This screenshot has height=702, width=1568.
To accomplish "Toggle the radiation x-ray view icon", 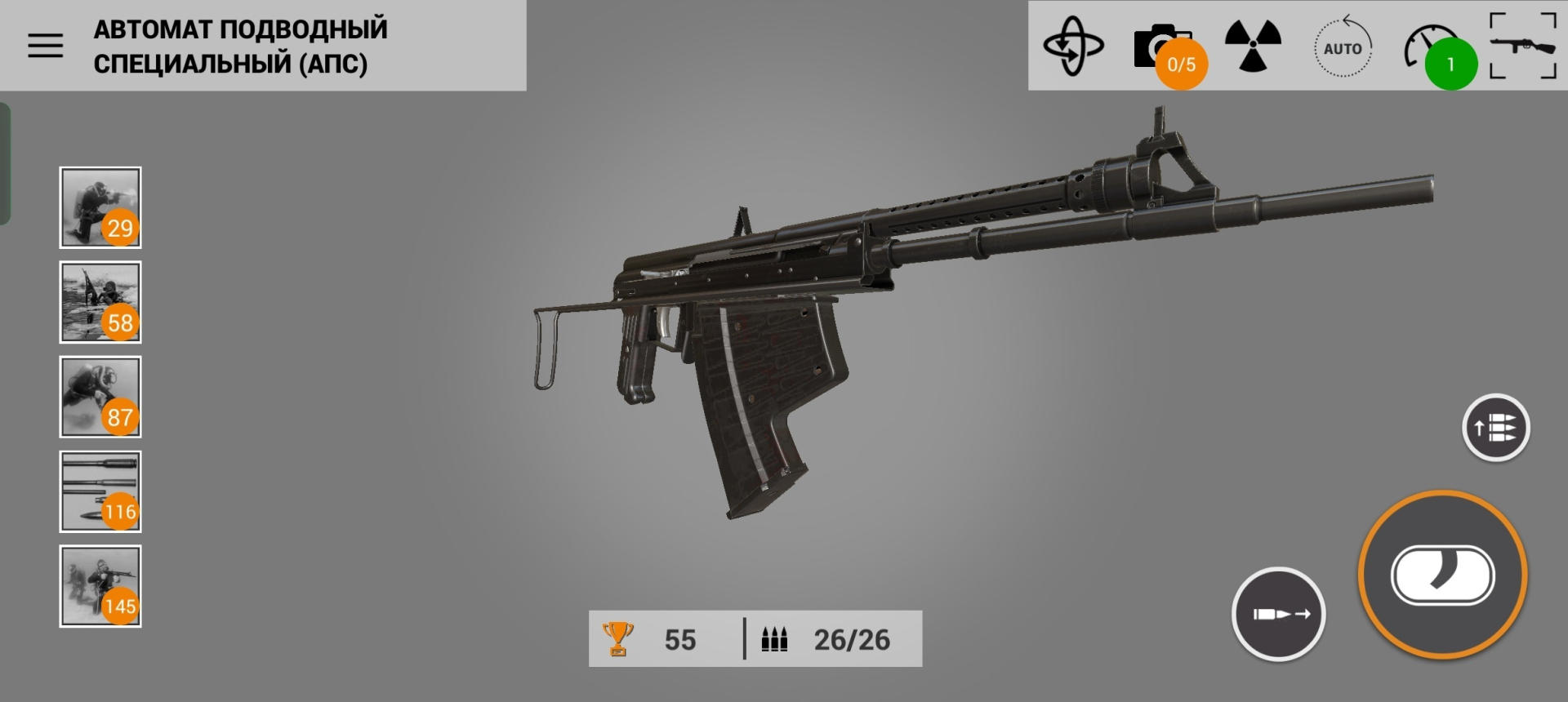I will click(x=1253, y=46).
